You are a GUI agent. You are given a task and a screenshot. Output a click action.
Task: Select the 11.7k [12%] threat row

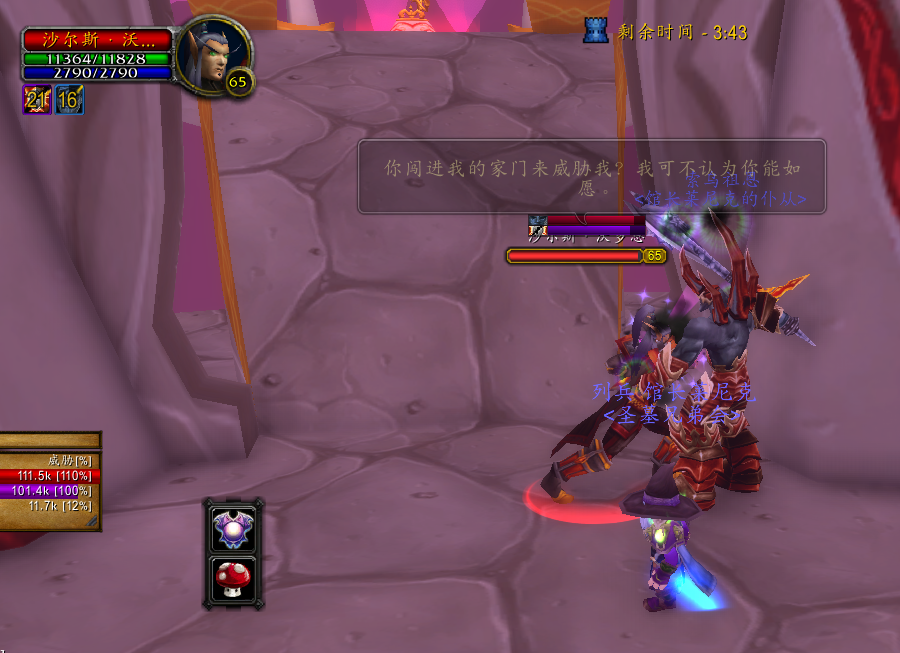(50, 506)
